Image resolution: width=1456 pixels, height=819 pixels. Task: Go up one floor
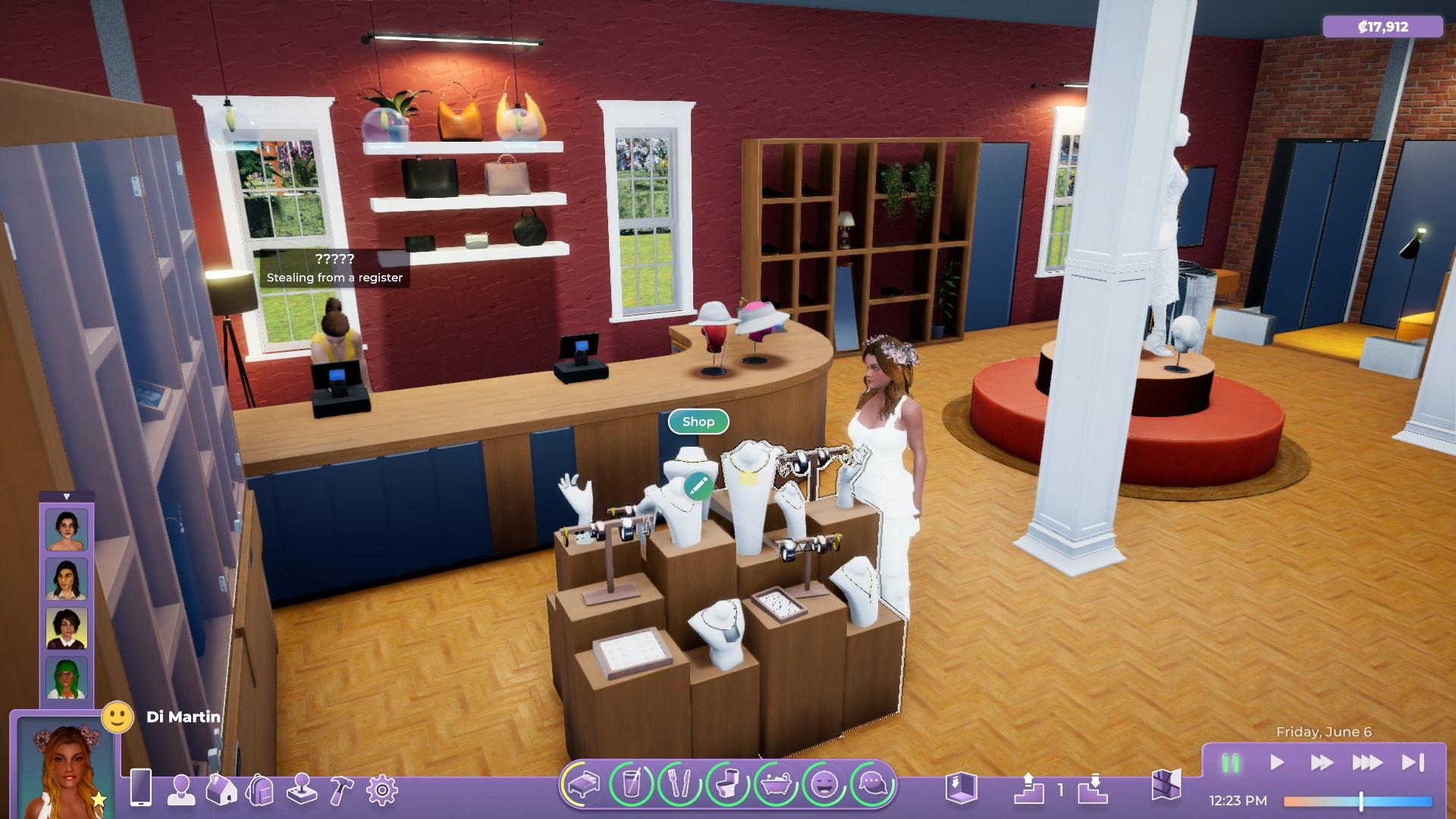(1028, 789)
